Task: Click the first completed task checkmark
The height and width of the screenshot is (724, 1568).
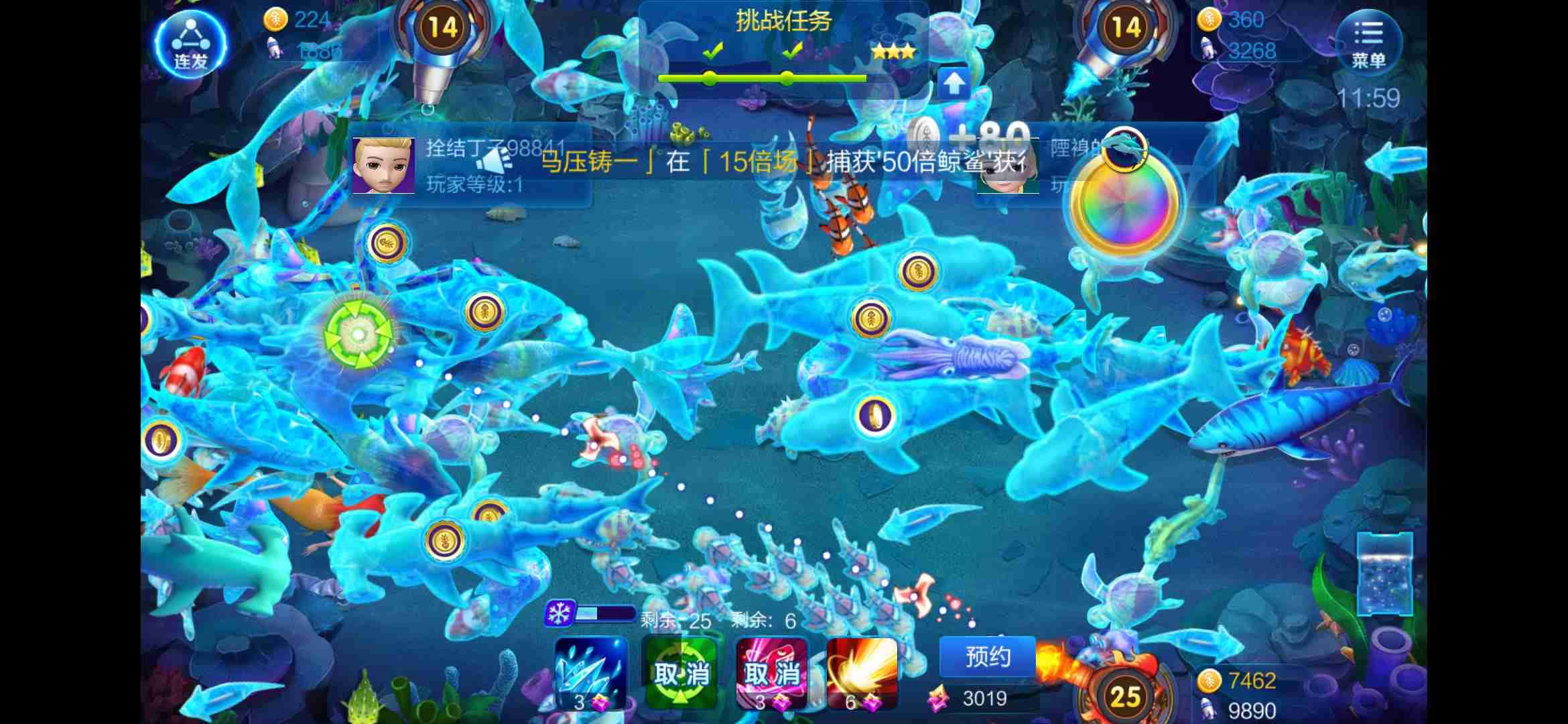Action: pyautogui.click(x=714, y=50)
